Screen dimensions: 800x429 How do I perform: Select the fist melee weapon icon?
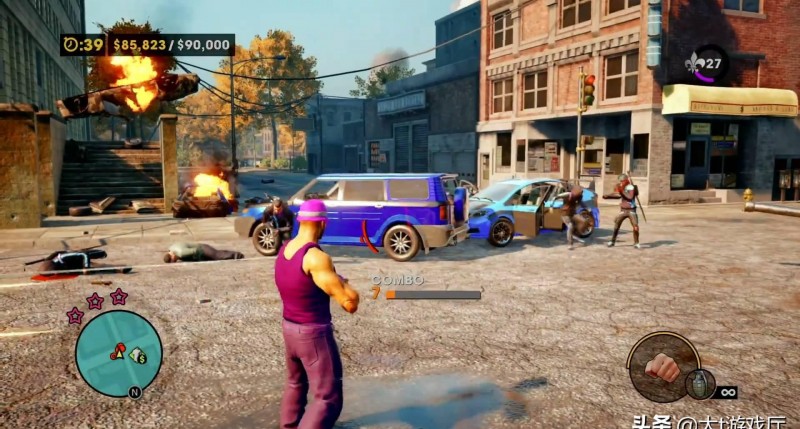click(x=662, y=366)
